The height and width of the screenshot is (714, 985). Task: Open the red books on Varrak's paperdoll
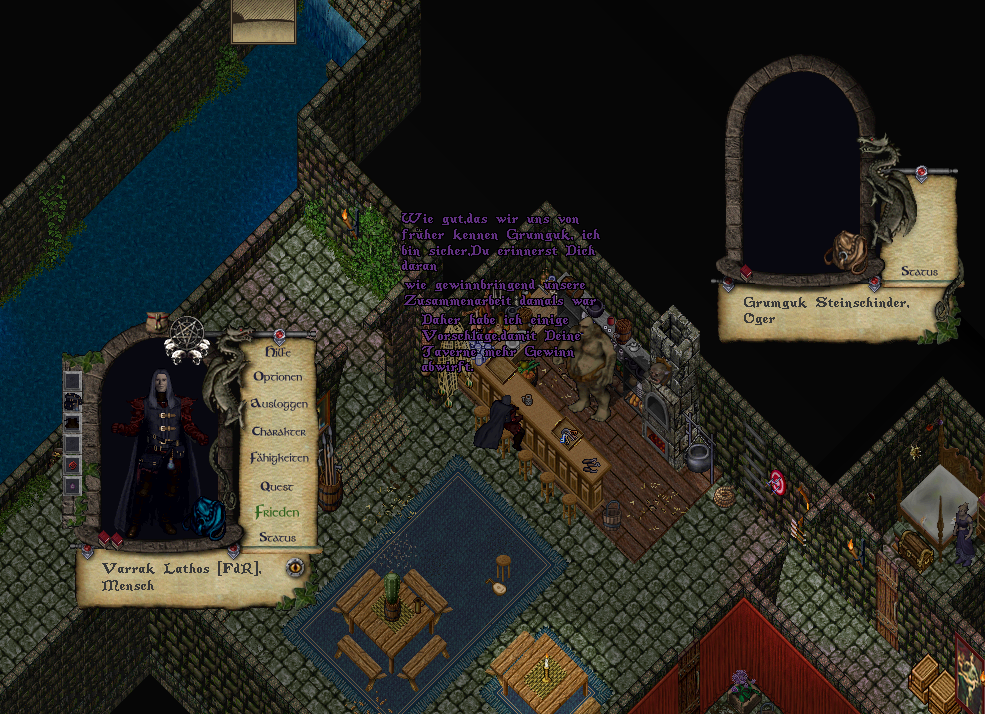pyautogui.click(x=110, y=541)
